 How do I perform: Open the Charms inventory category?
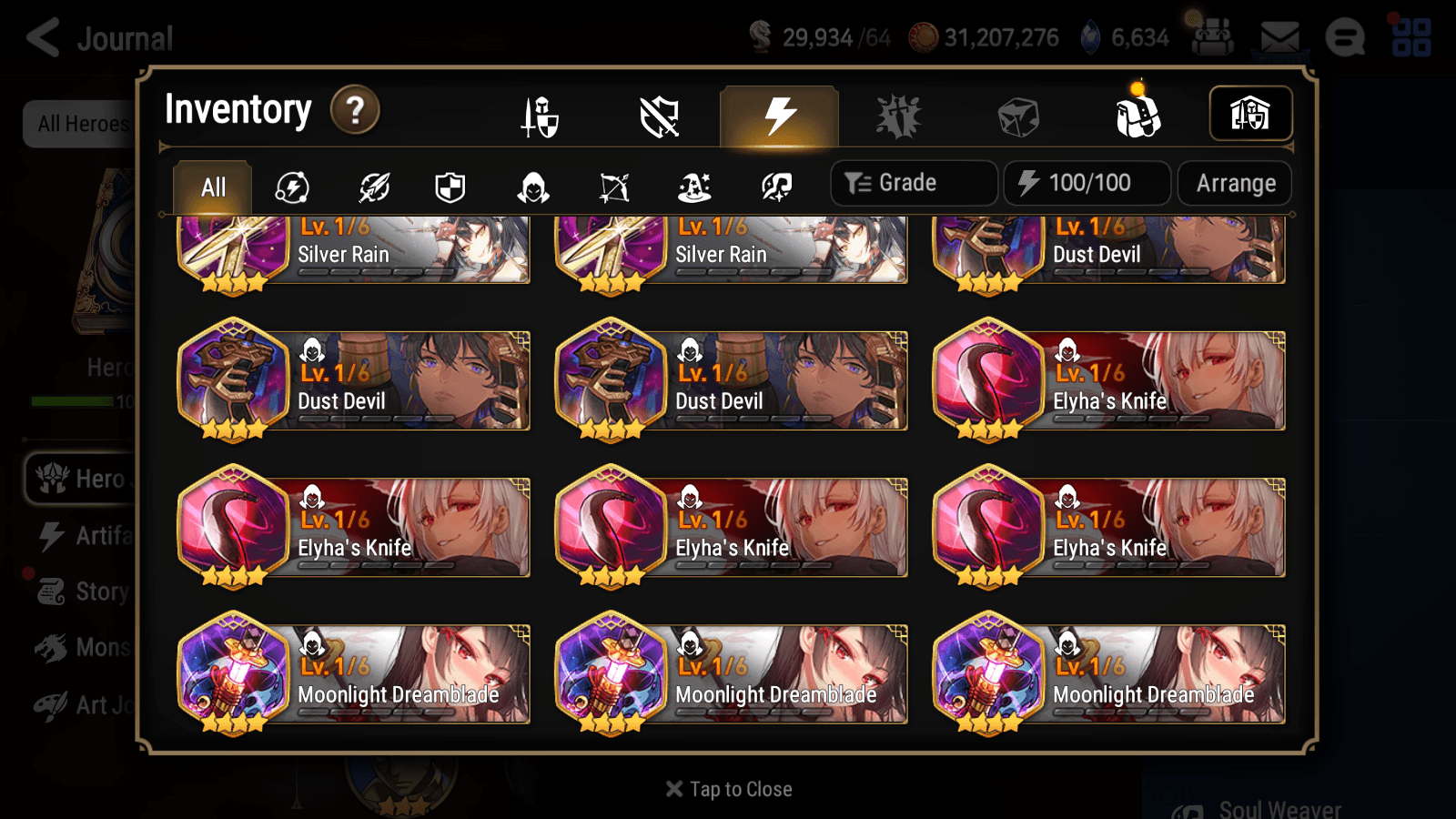(899, 116)
